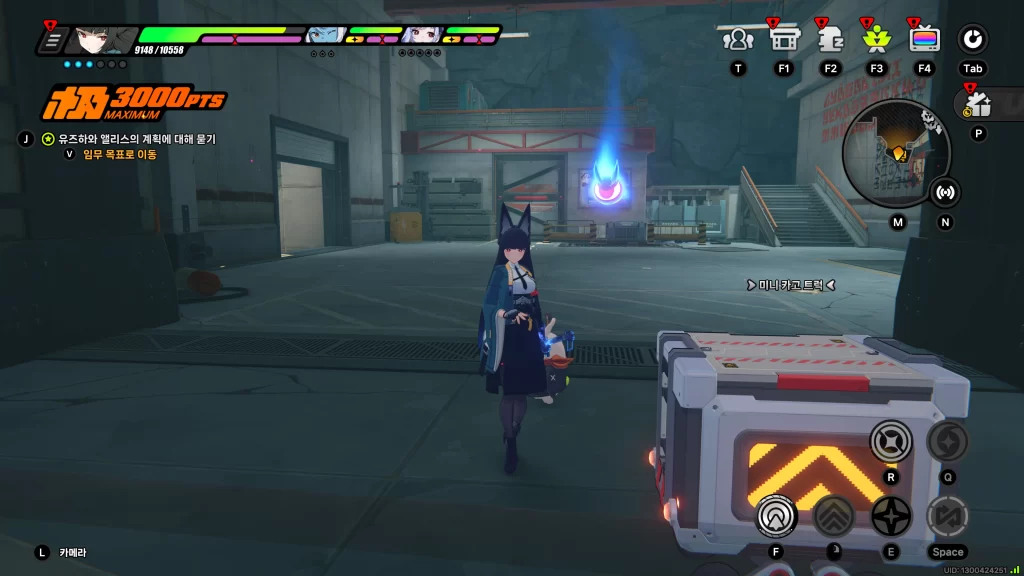Screen dimensions: 1024x576
Task: Click the signal broadcast icon beside the minimap
Action: tap(945, 192)
